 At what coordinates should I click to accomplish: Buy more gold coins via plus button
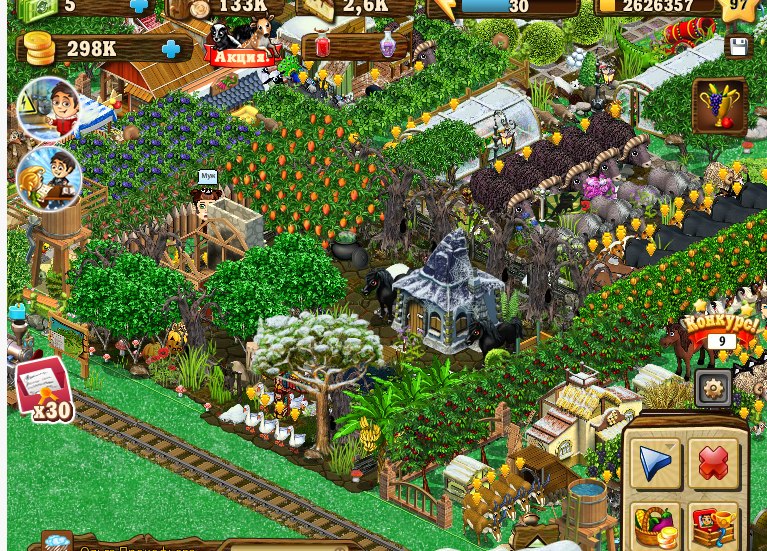pyautogui.click(x=171, y=49)
